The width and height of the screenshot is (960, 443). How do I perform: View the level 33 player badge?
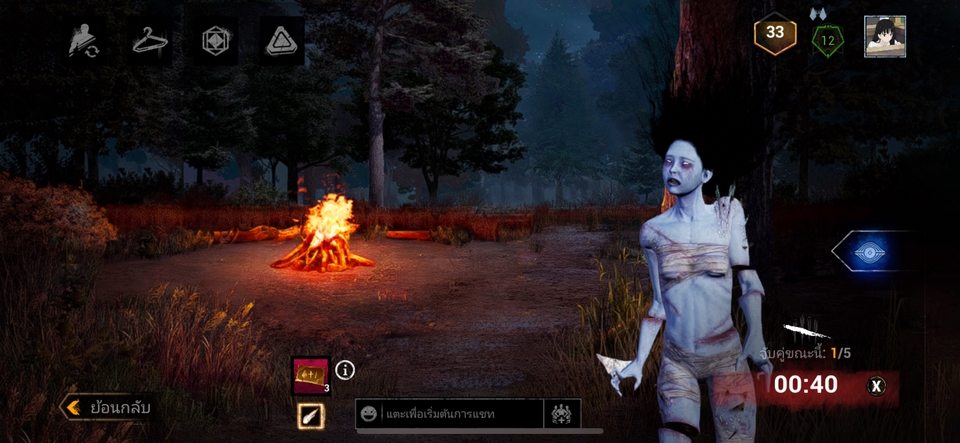click(x=775, y=34)
